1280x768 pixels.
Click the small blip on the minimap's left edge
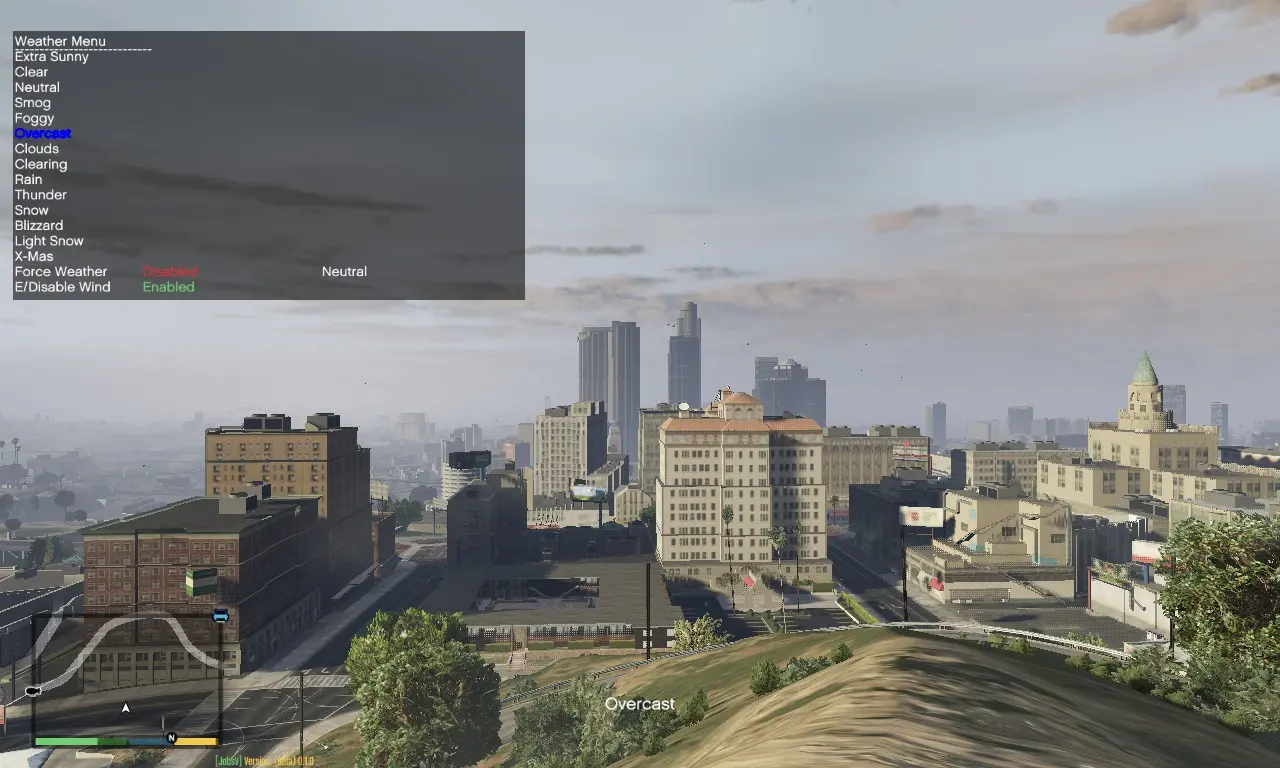33,691
